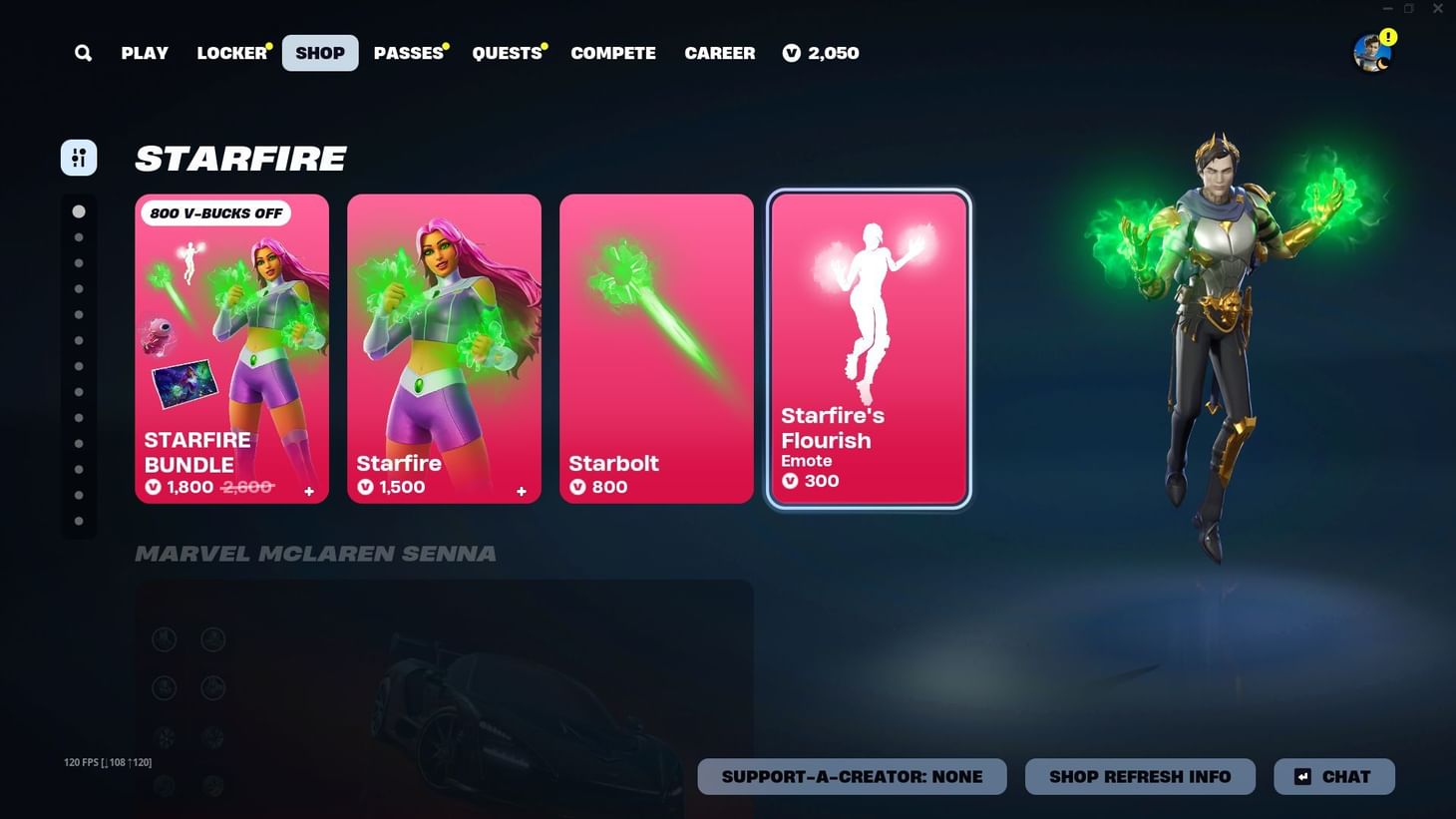Viewport: 1456px width, 819px height.
Task: Open the CAREER page link
Action: coord(719,52)
